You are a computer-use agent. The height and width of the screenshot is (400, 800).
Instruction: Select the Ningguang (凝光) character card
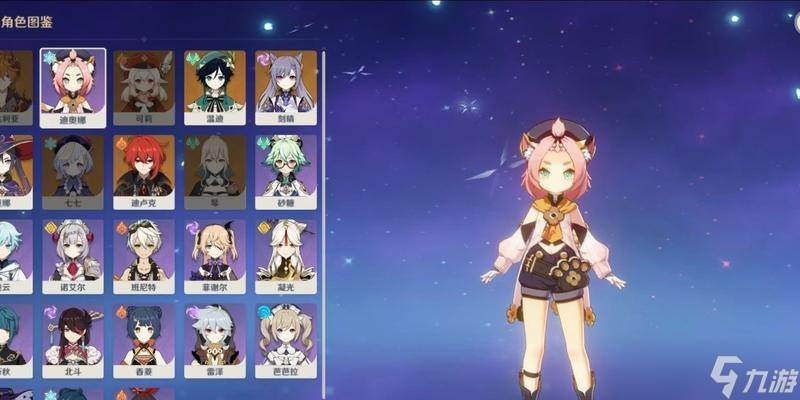coord(285,254)
